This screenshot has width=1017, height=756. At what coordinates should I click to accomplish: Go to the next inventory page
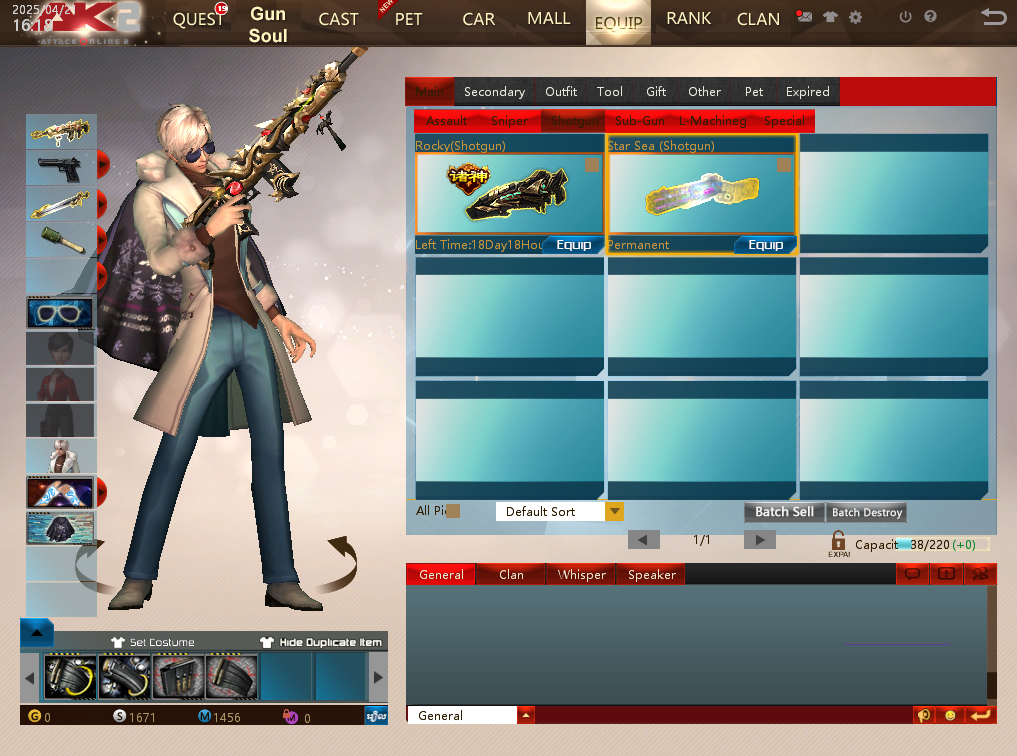click(x=759, y=540)
